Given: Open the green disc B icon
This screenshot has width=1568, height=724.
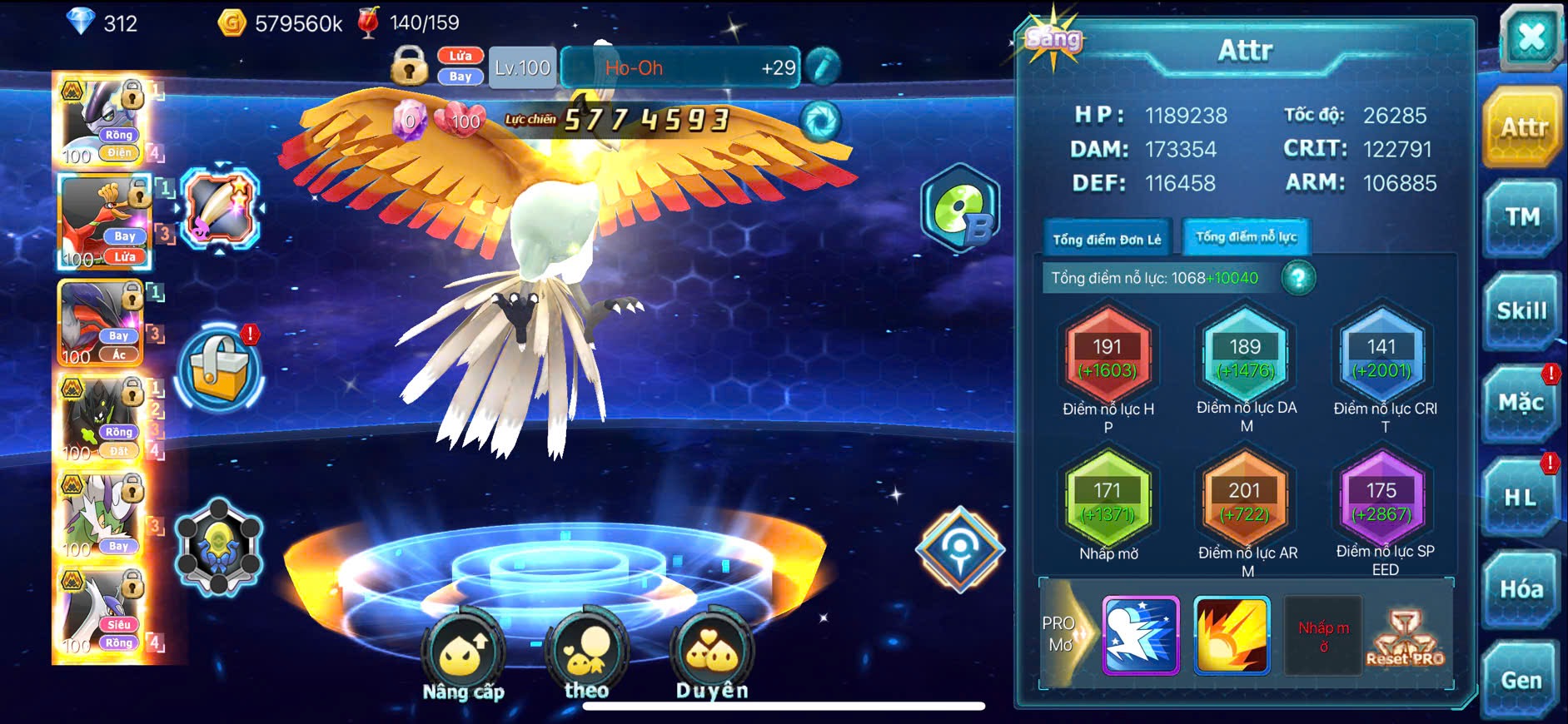Looking at the screenshot, I should tap(960, 209).
